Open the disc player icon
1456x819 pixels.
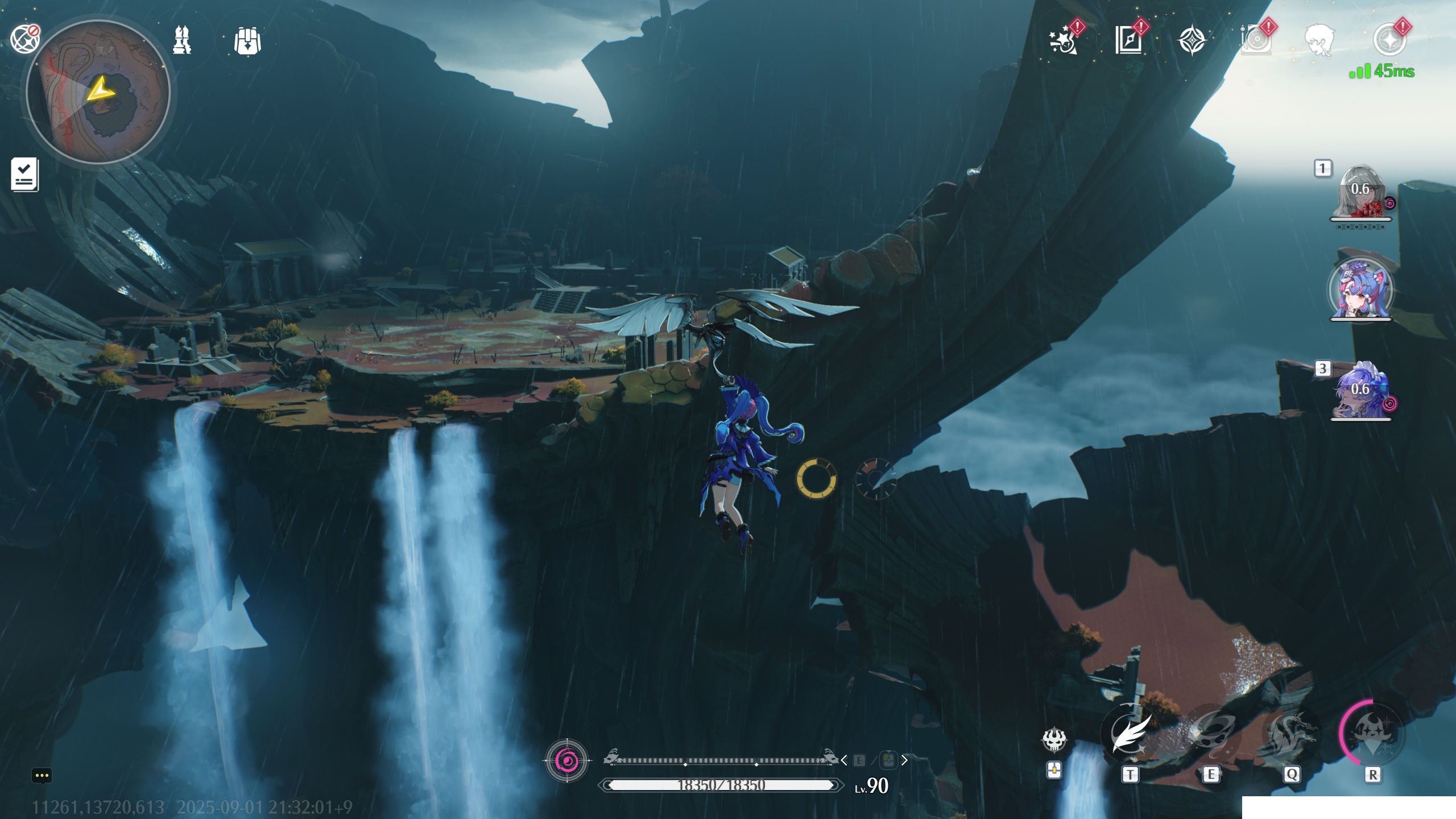1256,40
